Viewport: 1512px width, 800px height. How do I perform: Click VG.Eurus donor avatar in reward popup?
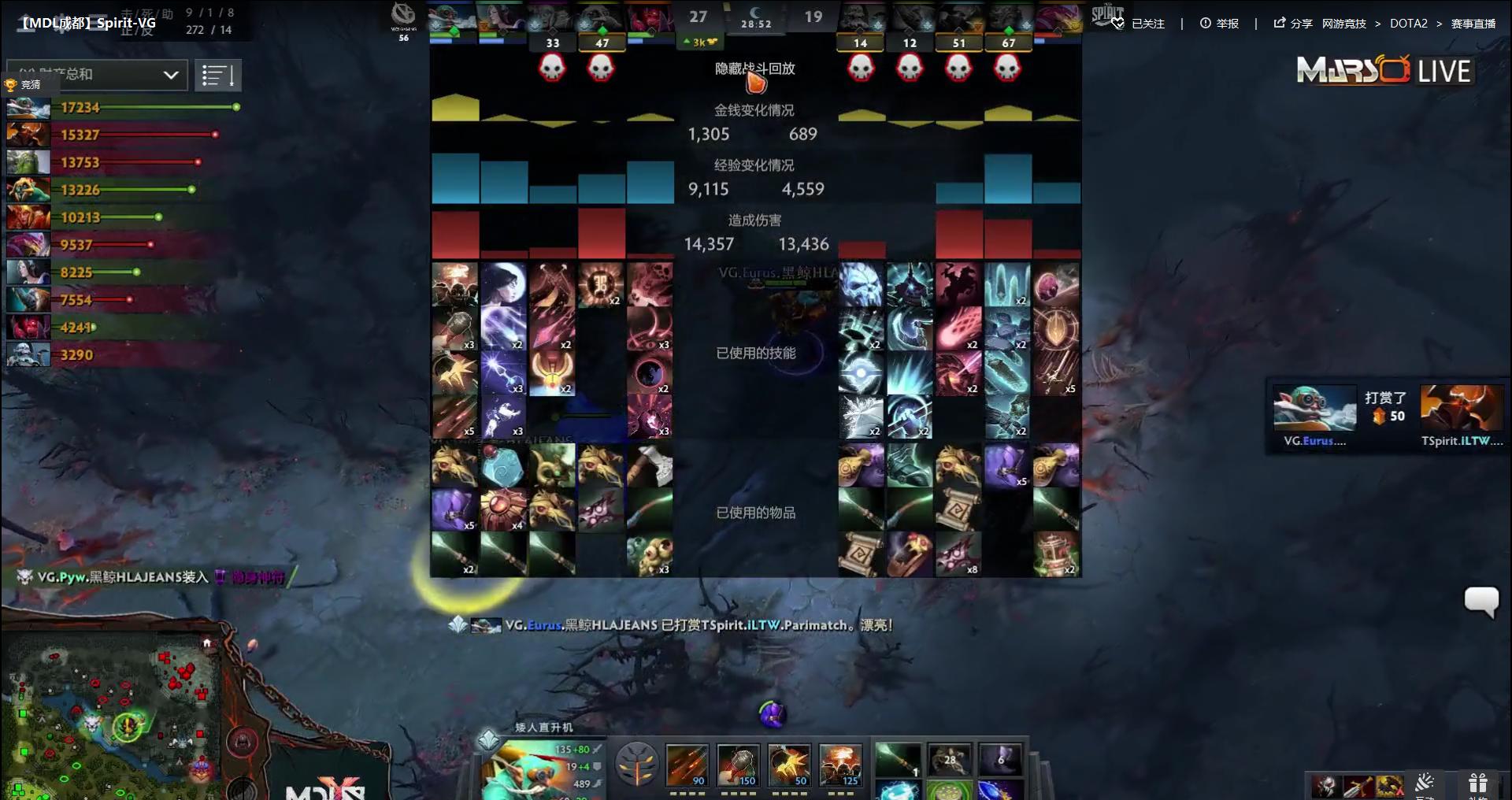(1314, 406)
